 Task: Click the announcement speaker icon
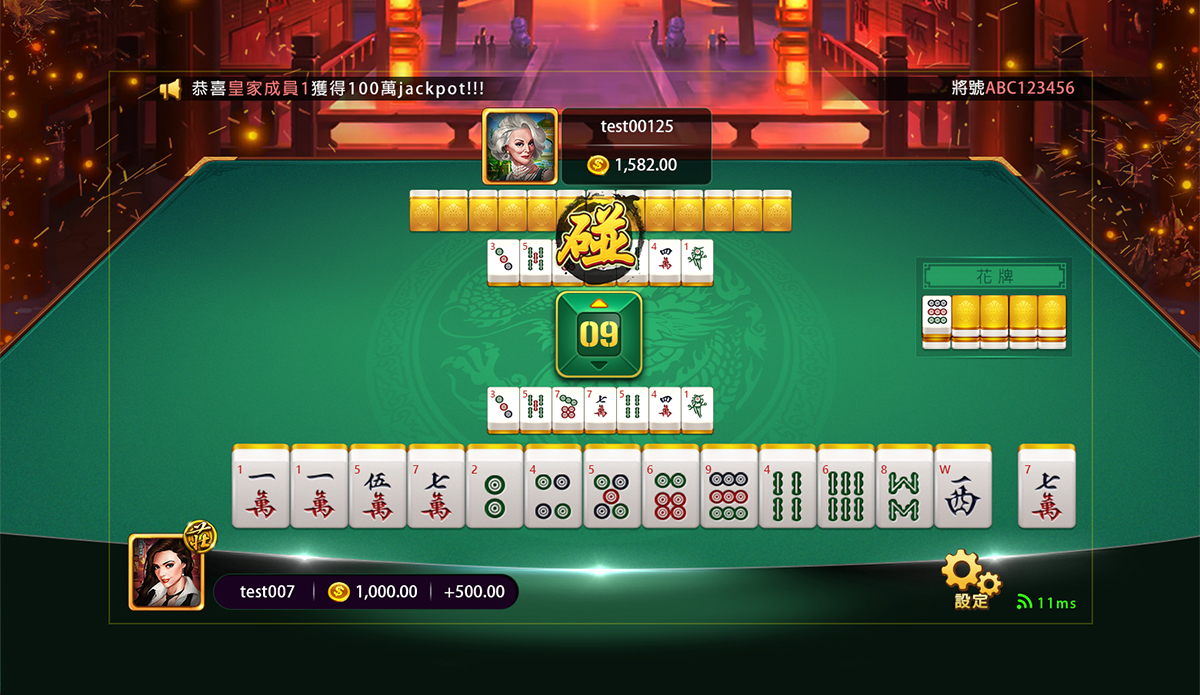pos(170,89)
